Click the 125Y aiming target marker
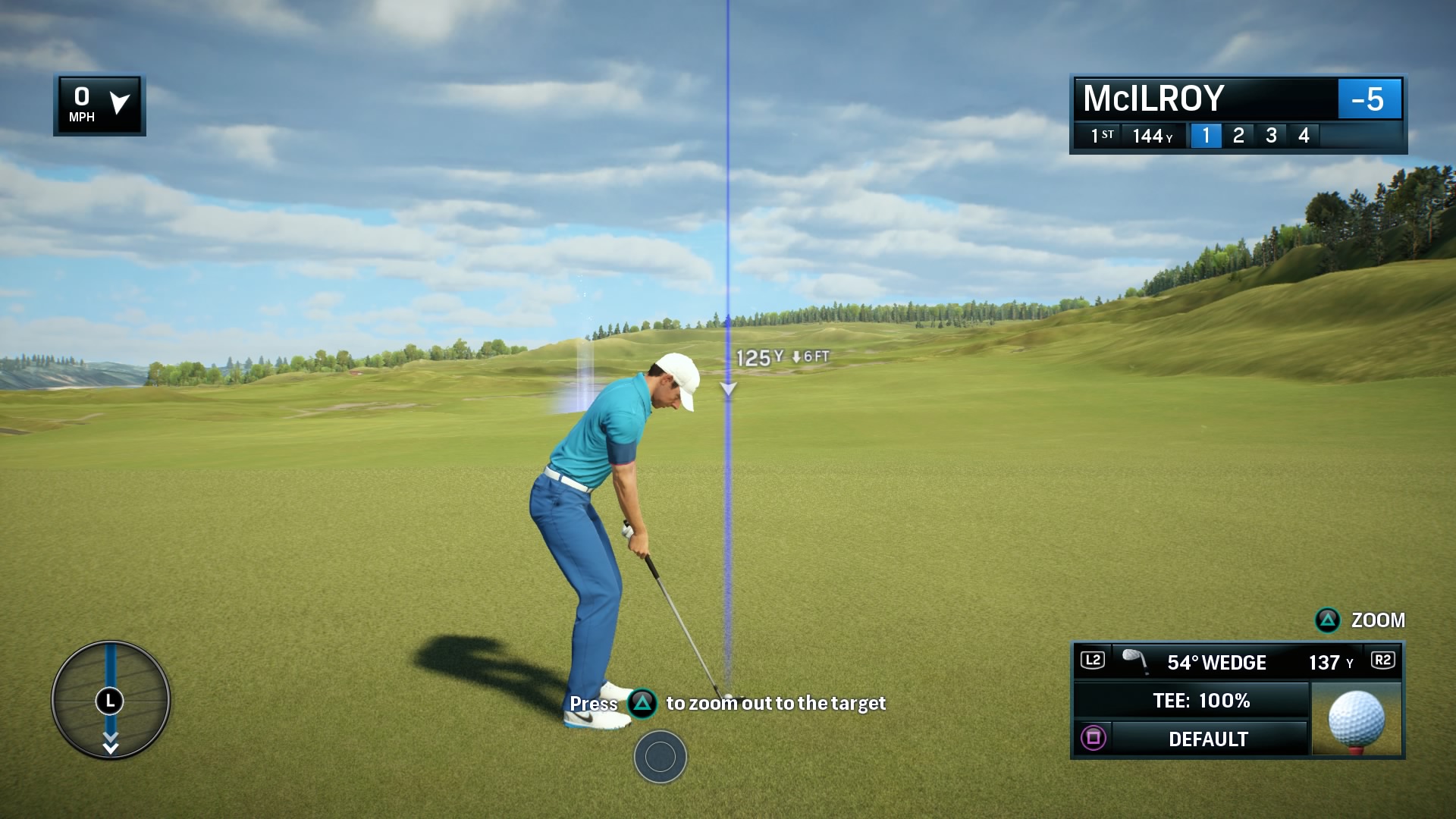 728,389
